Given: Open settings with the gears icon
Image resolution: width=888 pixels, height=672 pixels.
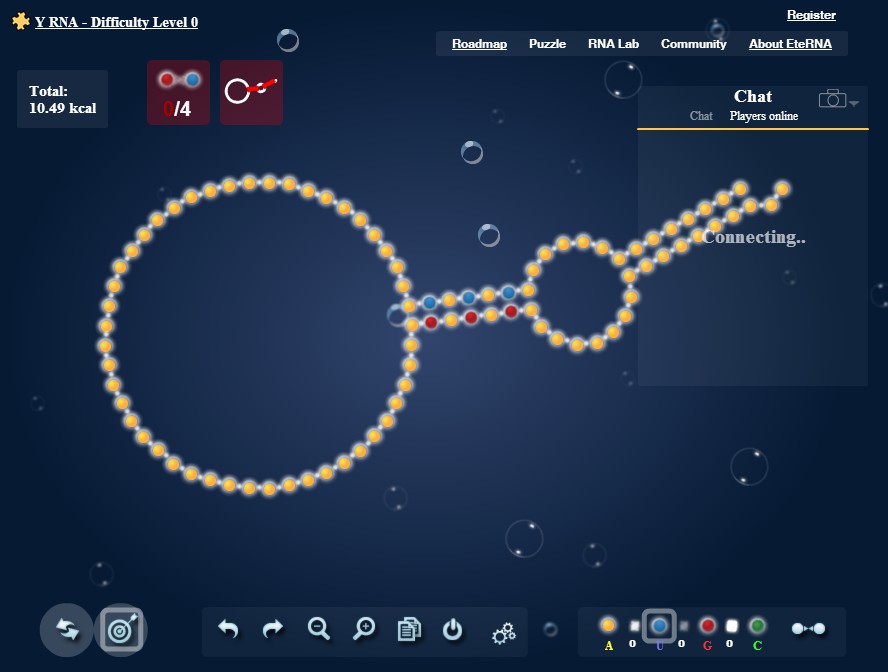Looking at the screenshot, I should click(503, 632).
